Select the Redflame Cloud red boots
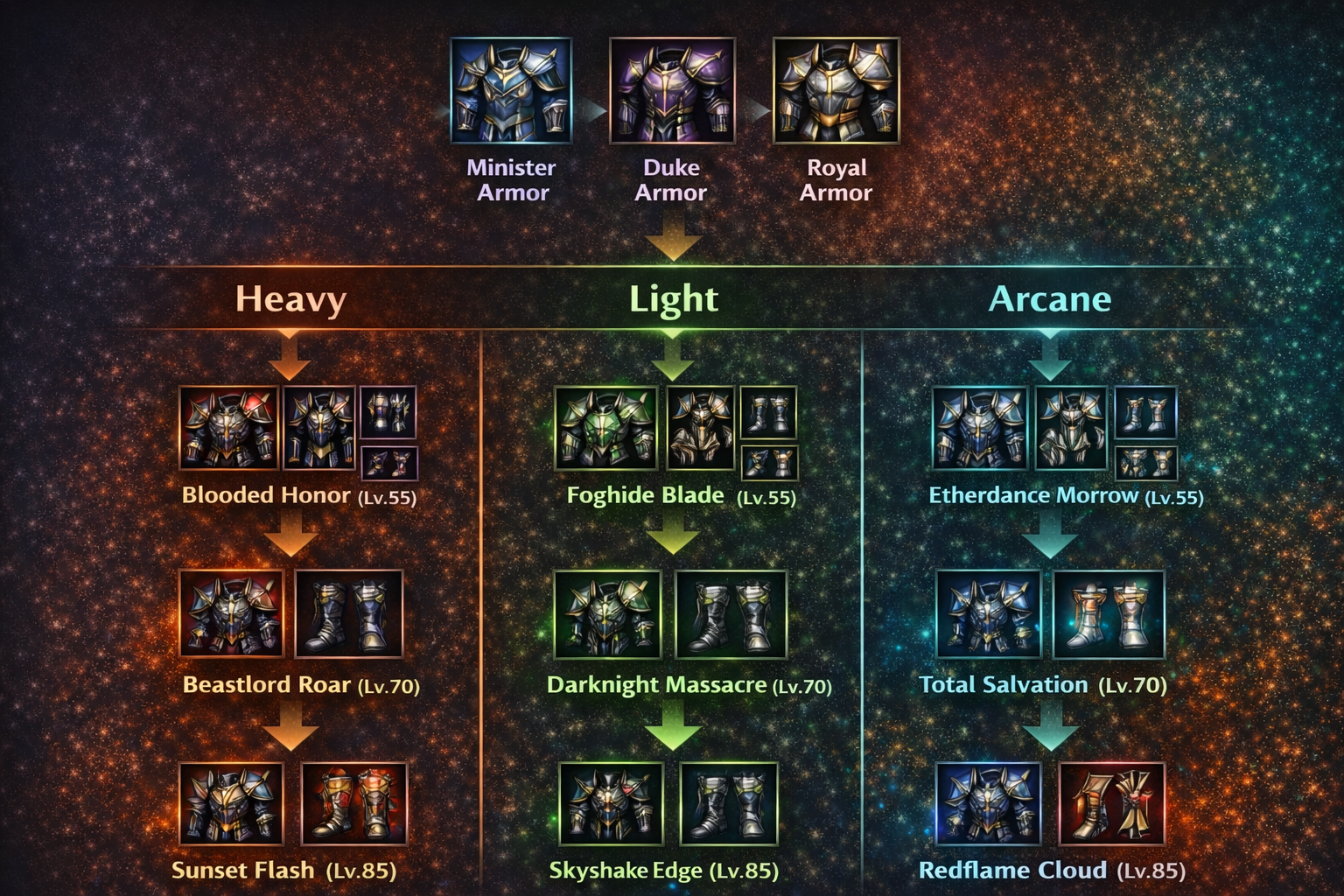 tap(1111, 803)
